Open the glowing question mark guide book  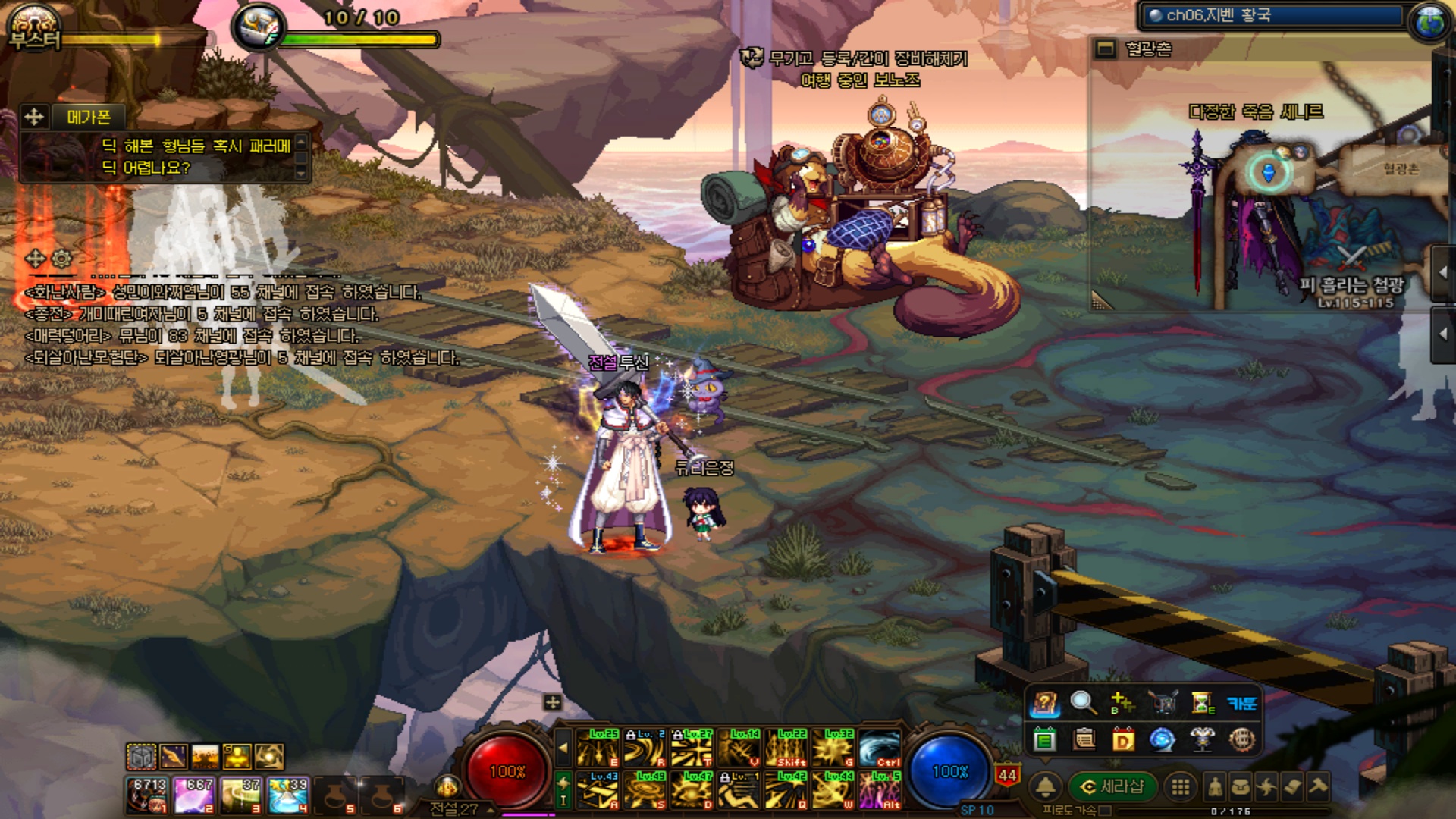point(1044,704)
